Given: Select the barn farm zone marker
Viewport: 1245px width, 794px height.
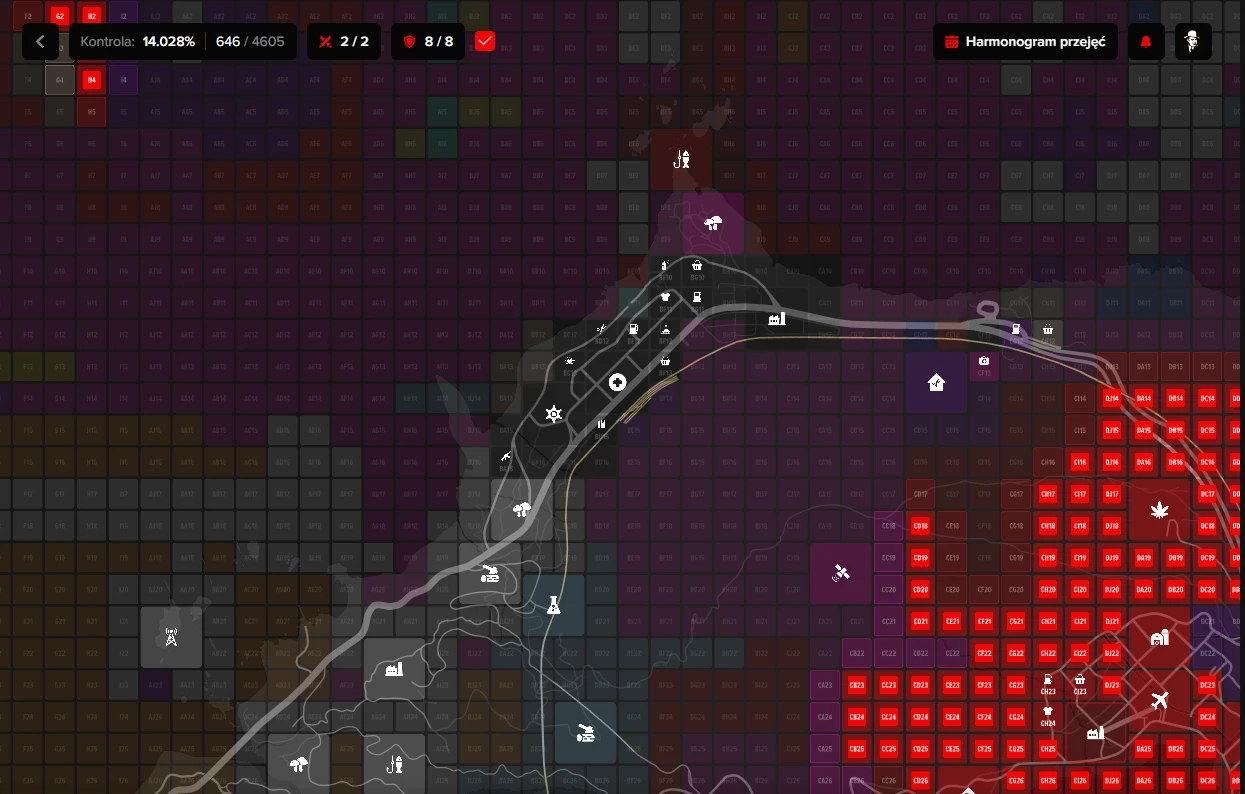Looking at the screenshot, I should tap(1160, 637).
